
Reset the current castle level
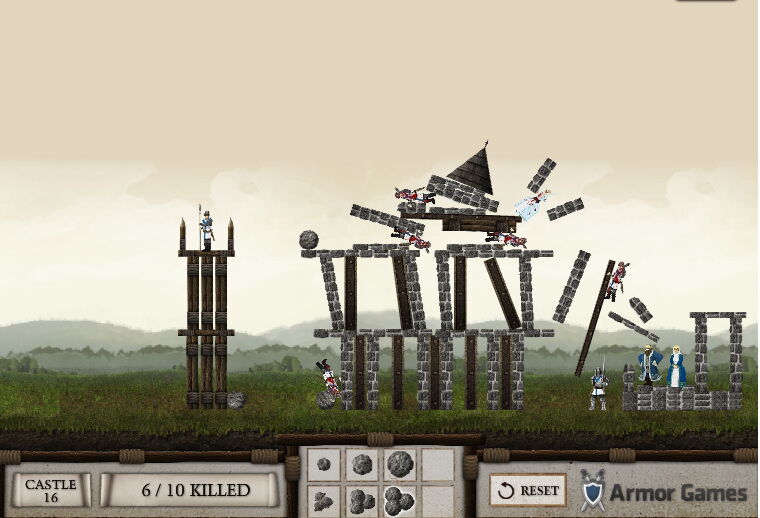[x=528, y=490]
